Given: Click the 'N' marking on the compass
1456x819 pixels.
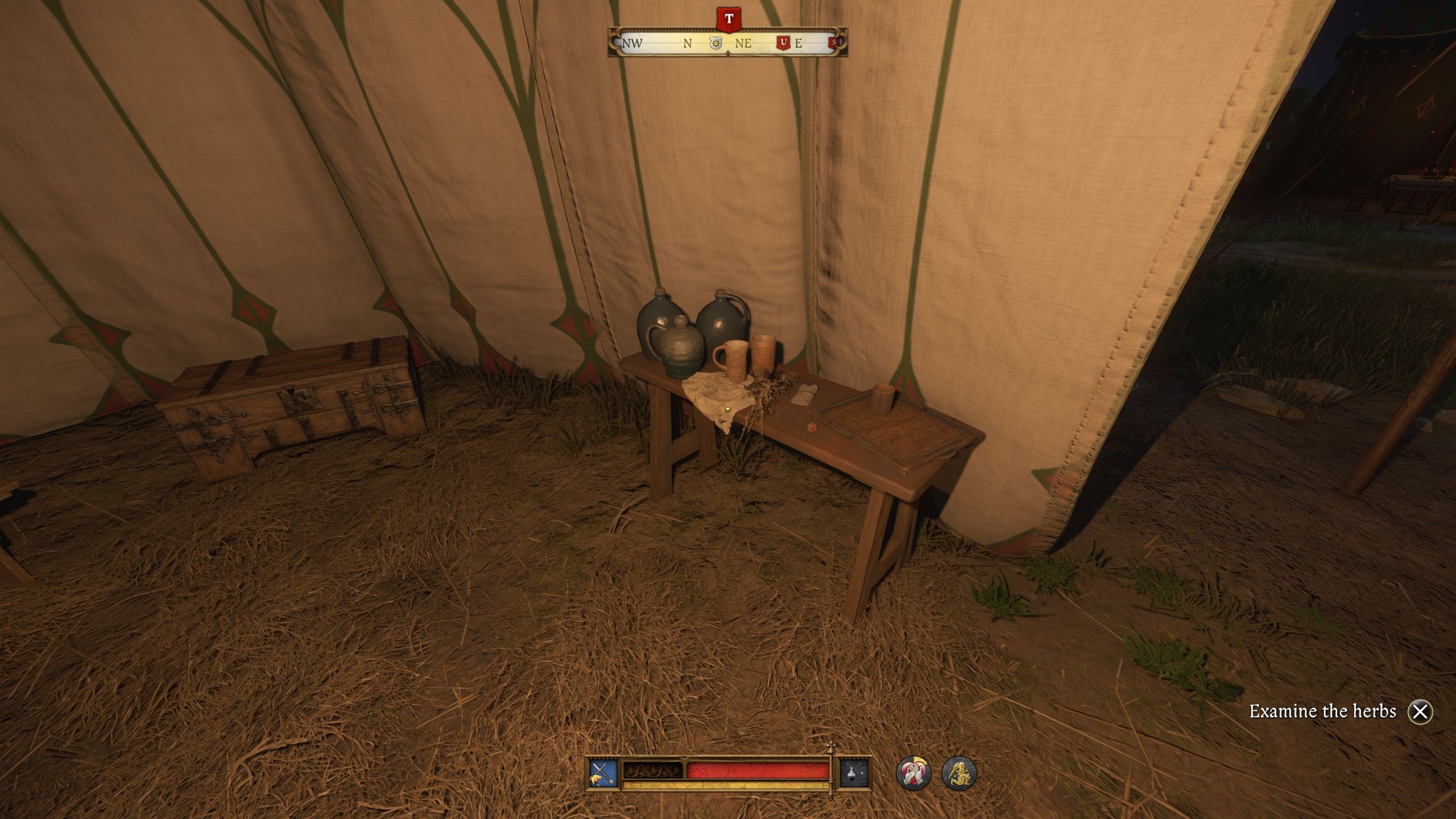Looking at the screenshot, I should tap(688, 43).
